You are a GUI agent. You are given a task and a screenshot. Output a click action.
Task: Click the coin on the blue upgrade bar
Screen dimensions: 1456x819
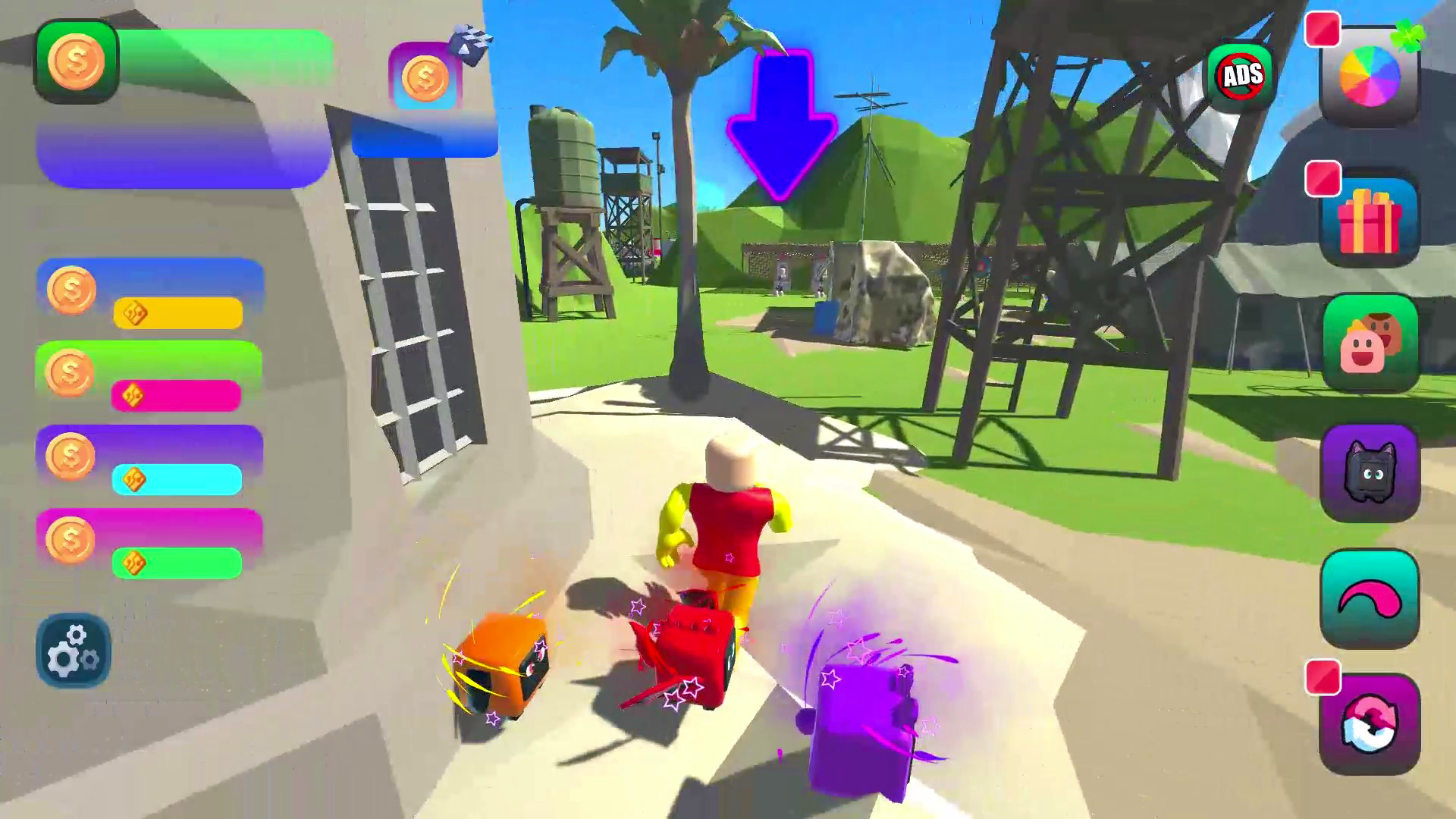coord(71,292)
